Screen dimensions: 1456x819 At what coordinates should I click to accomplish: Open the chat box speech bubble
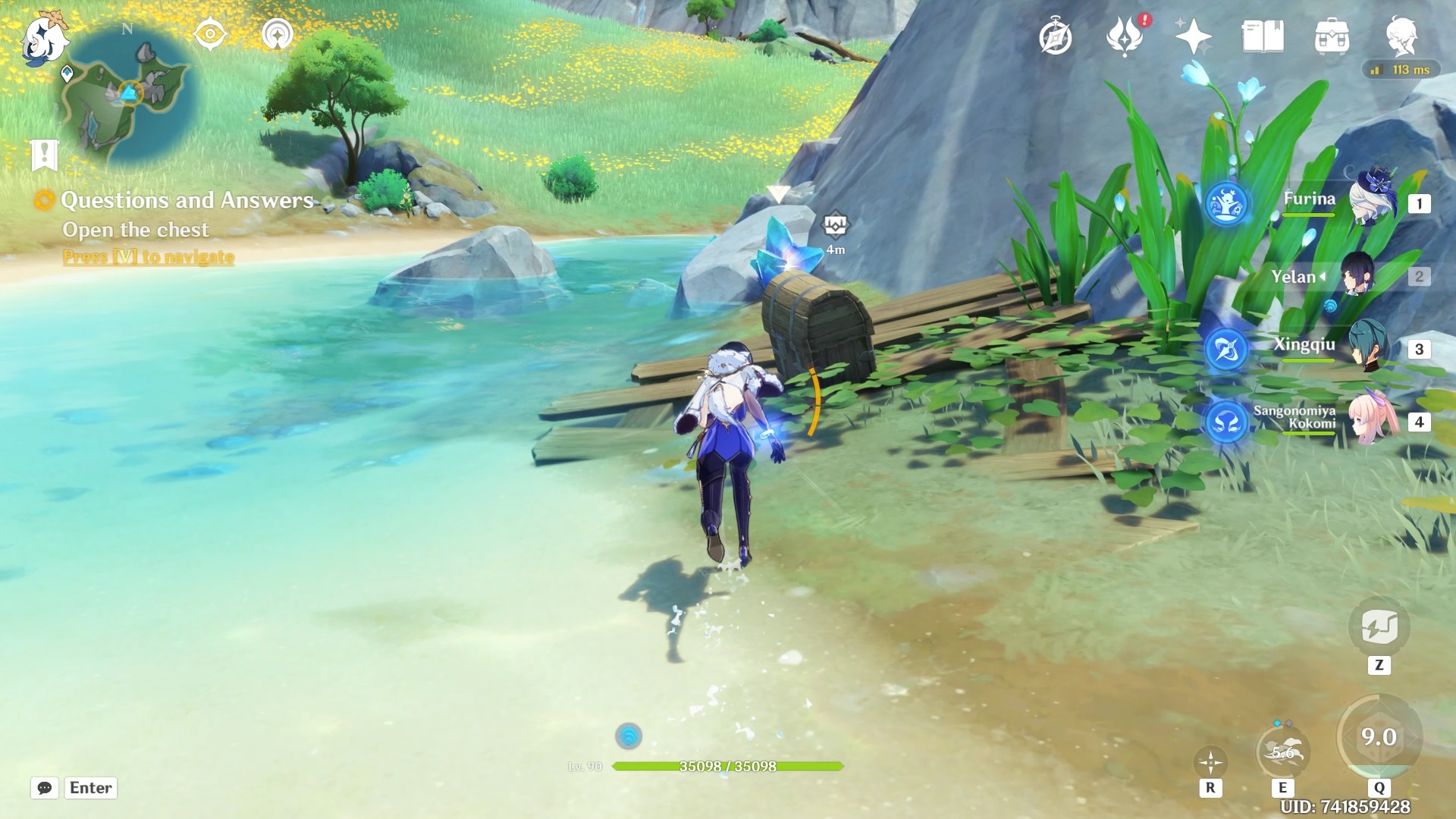tap(45, 788)
